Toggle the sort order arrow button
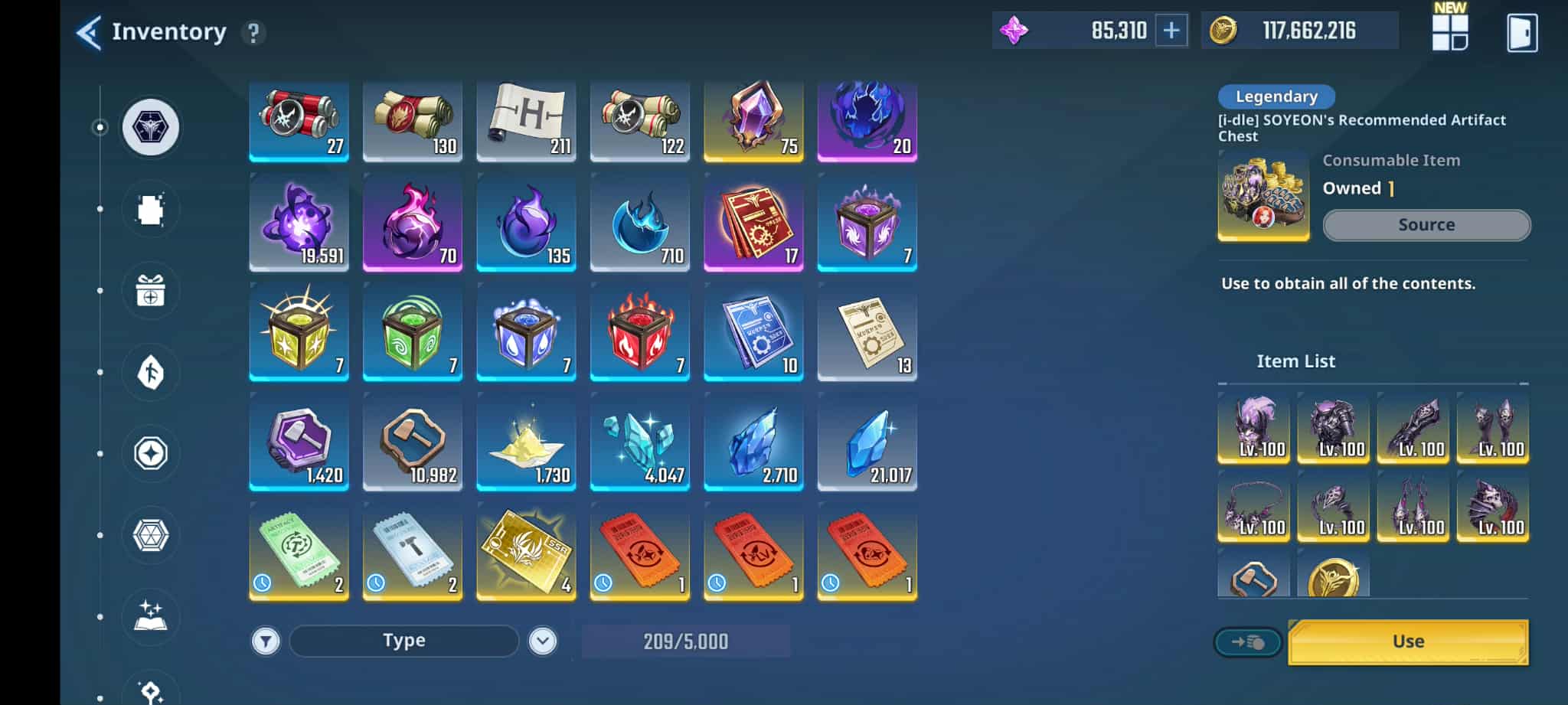1568x705 pixels. click(542, 641)
